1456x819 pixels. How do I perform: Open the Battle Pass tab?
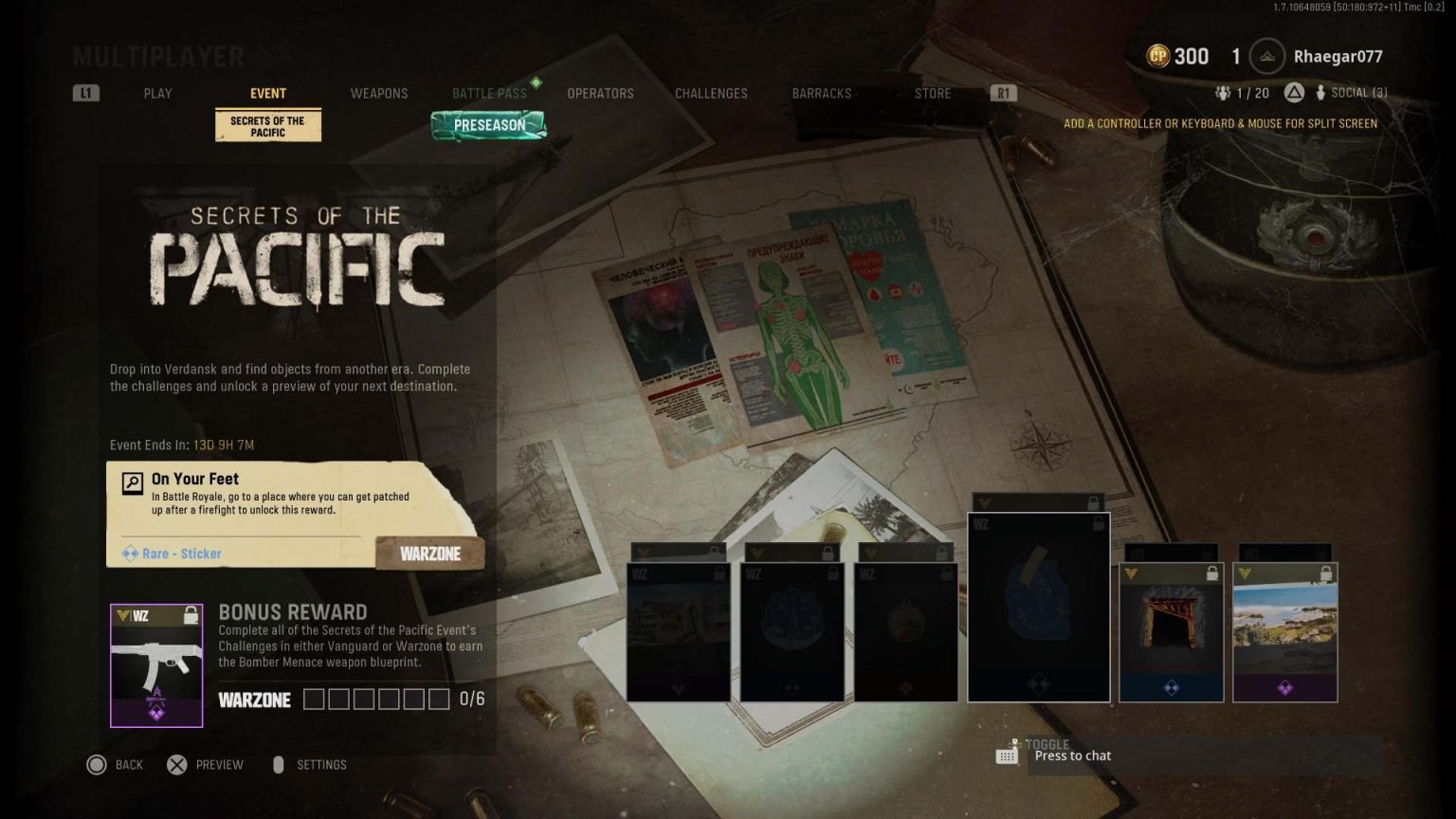click(489, 93)
